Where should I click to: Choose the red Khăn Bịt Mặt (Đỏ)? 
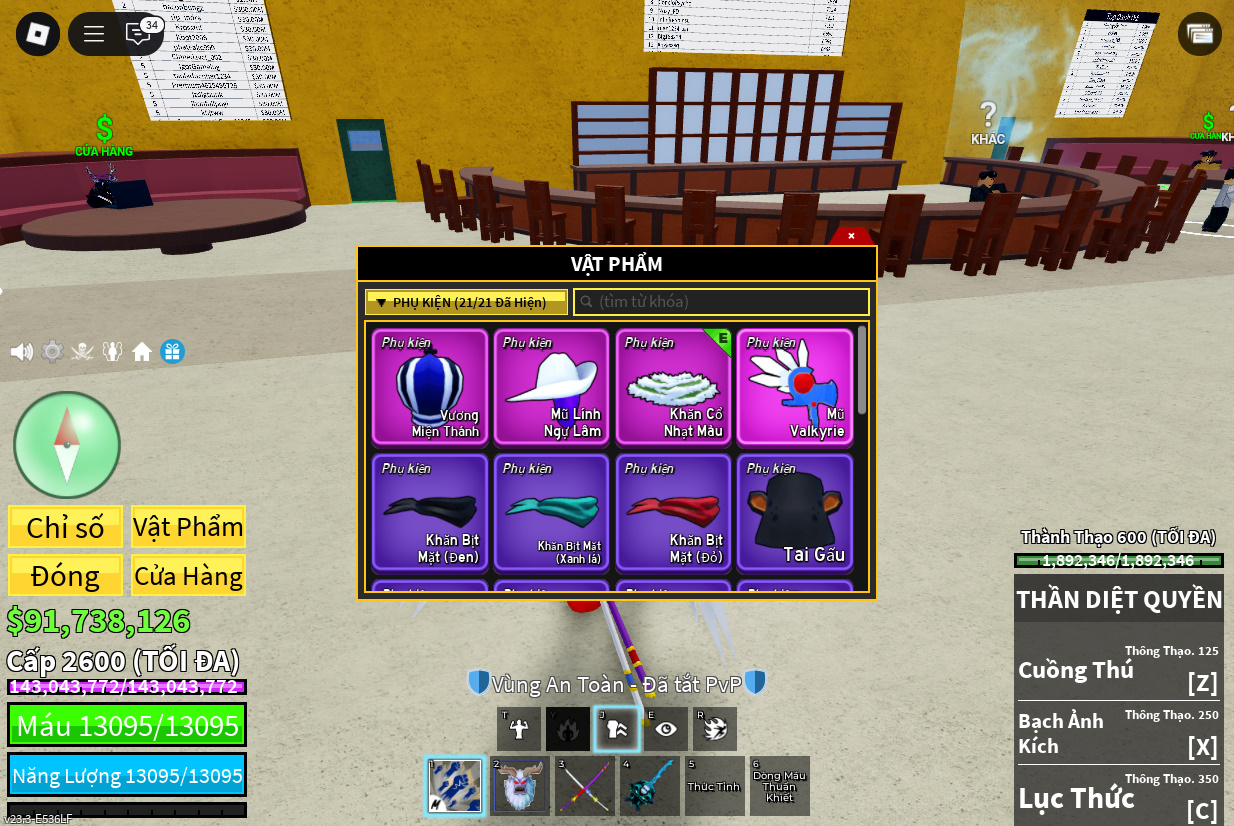coord(674,512)
